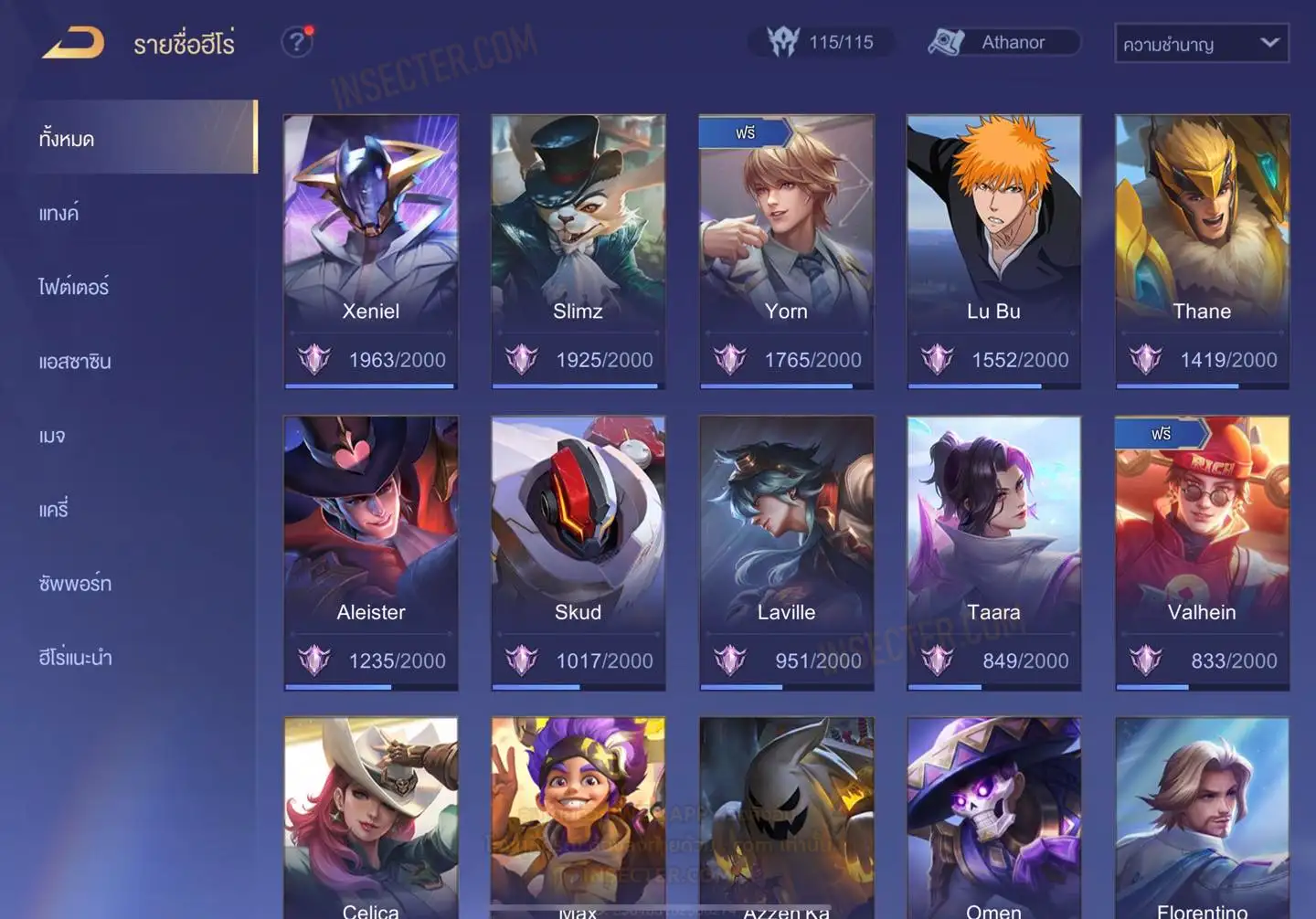Switch to the แทงค์ (Tank) tab

click(60, 213)
